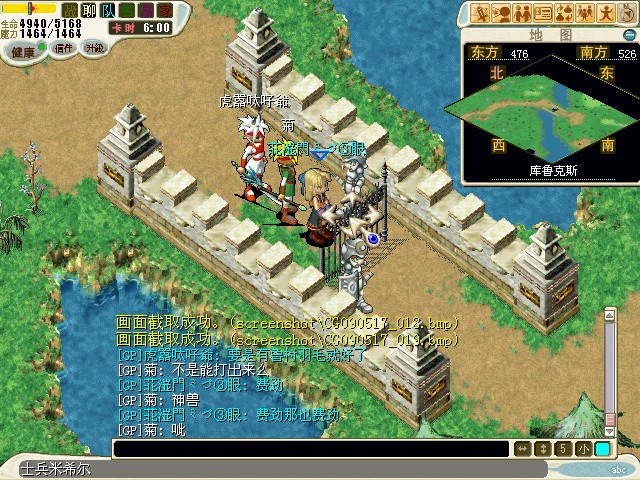Click the 升级 level-up button
Viewport: 640px width, 480px height.
pos(95,47)
